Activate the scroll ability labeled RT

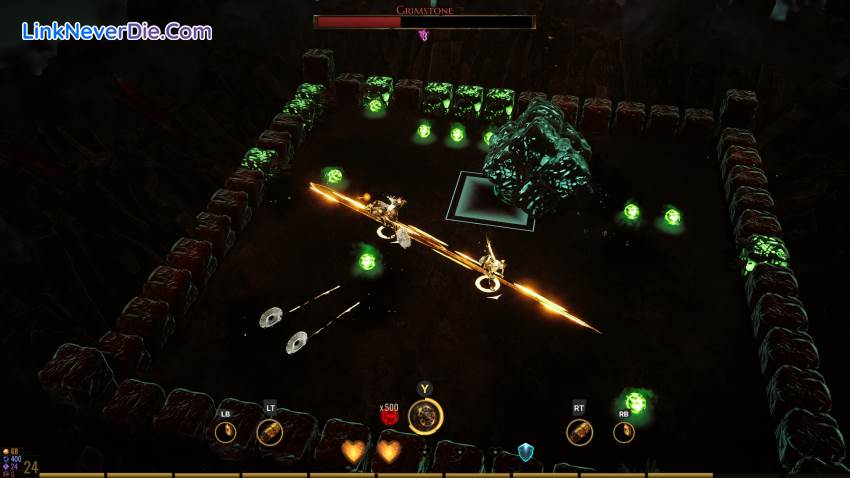pyautogui.click(x=579, y=432)
